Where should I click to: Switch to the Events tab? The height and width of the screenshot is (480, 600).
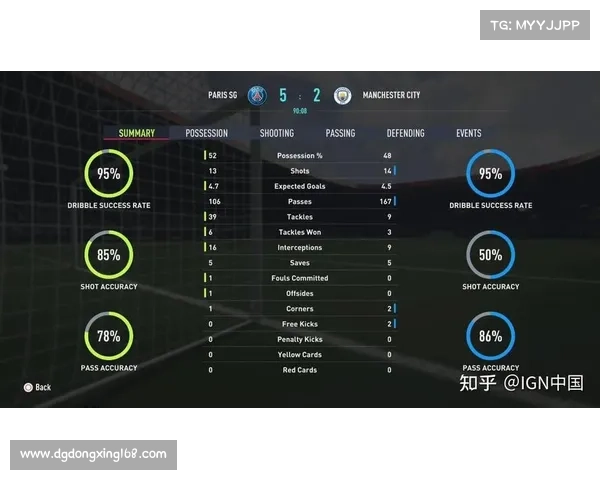[x=468, y=133]
